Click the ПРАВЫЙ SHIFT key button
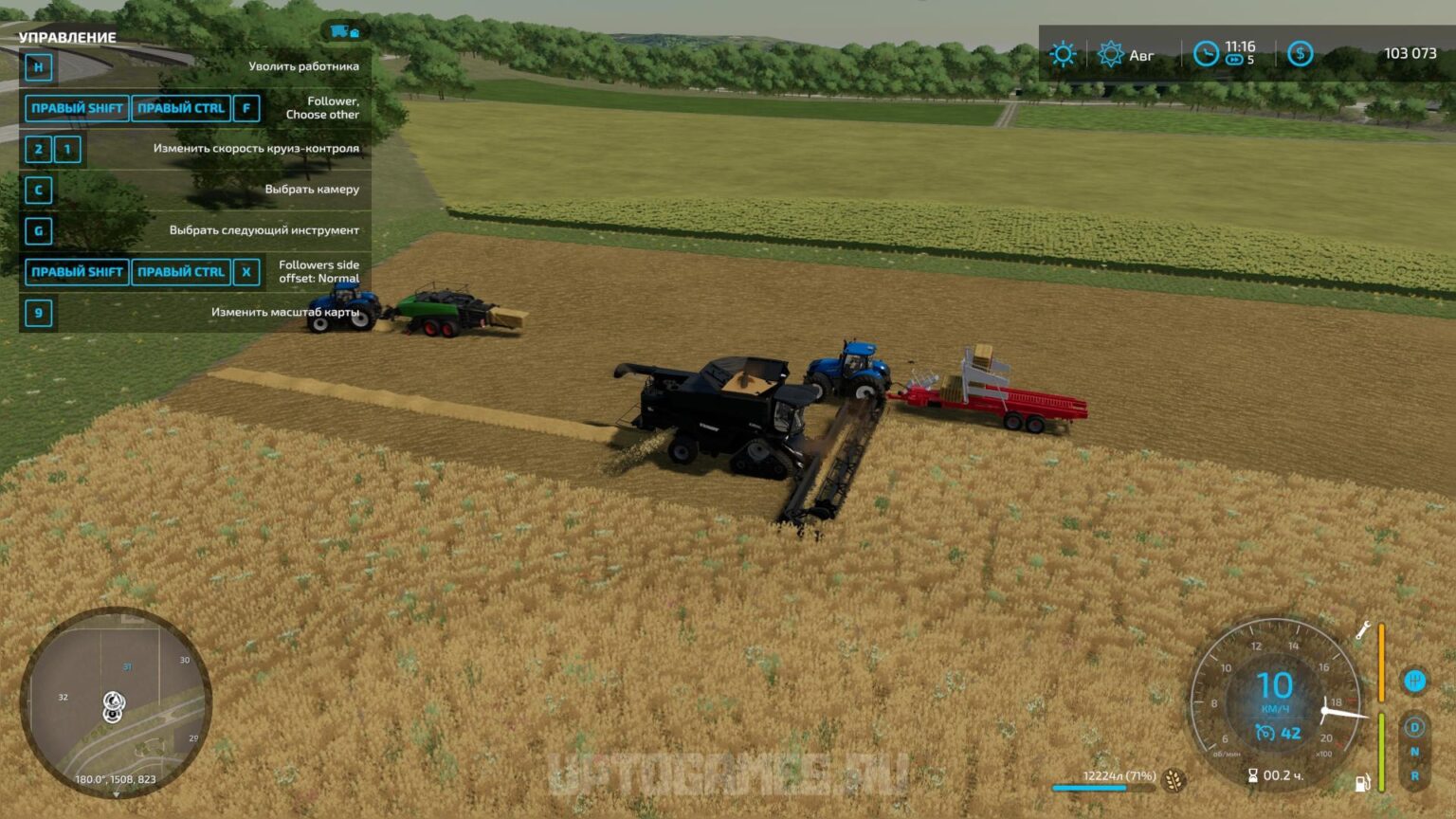The image size is (1456, 819). point(76,108)
